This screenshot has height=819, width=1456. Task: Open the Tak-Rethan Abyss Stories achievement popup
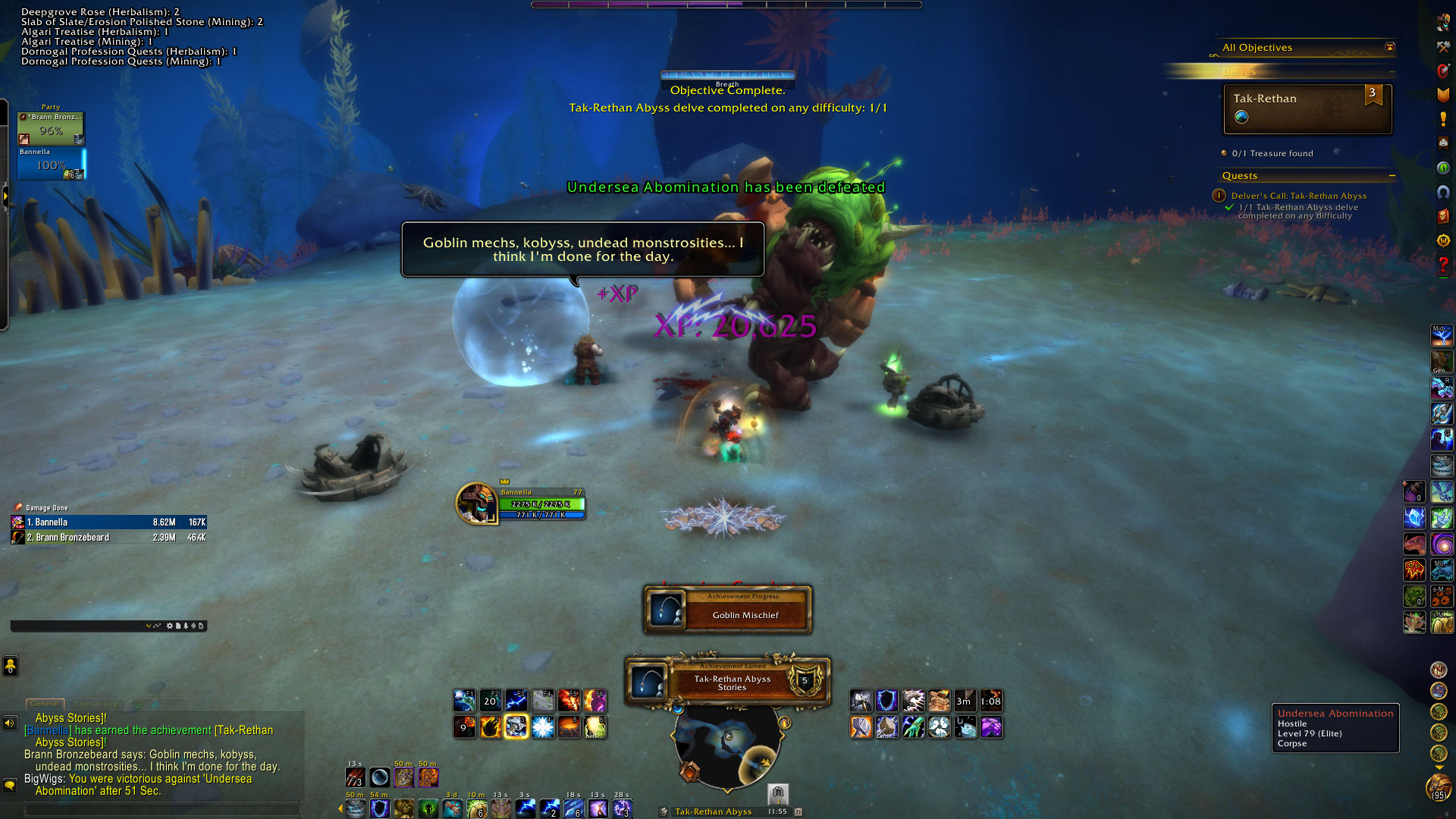point(727,682)
